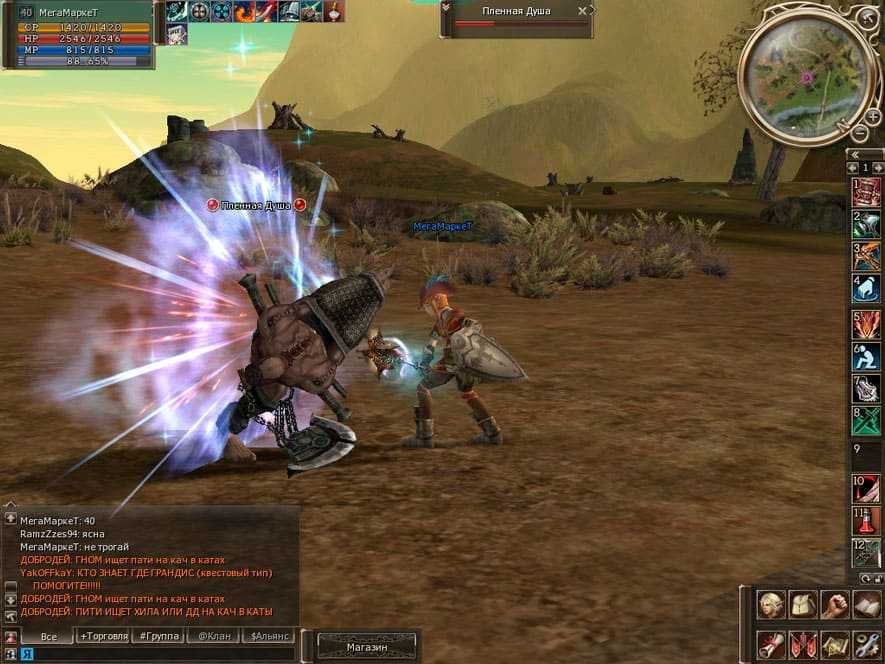Image resolution: width=885 pixels, height=664 pixels.
Task: Switch to the Все chat tab
Action: coord(47,636)
